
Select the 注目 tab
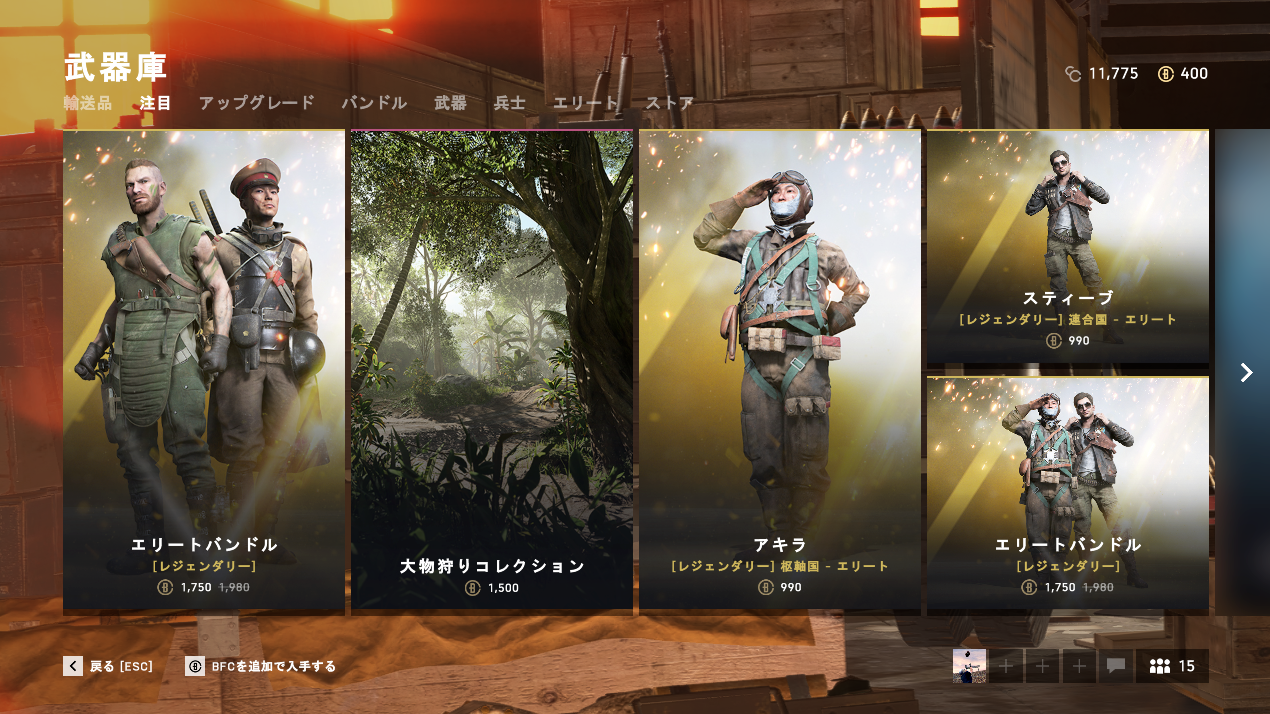coord(156,103)
